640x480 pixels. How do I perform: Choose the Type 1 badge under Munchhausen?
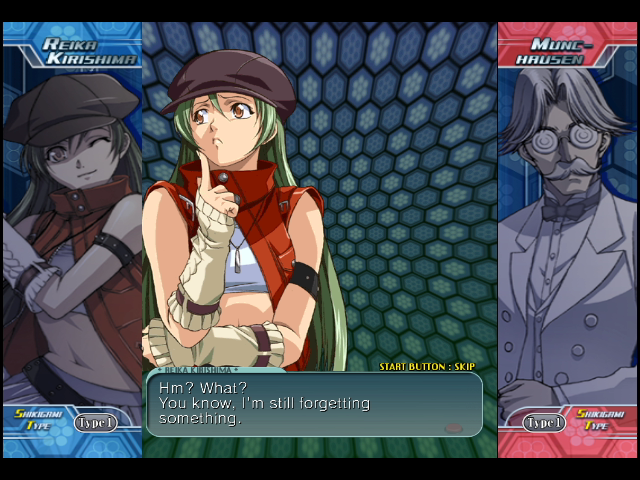coord(545,422)
